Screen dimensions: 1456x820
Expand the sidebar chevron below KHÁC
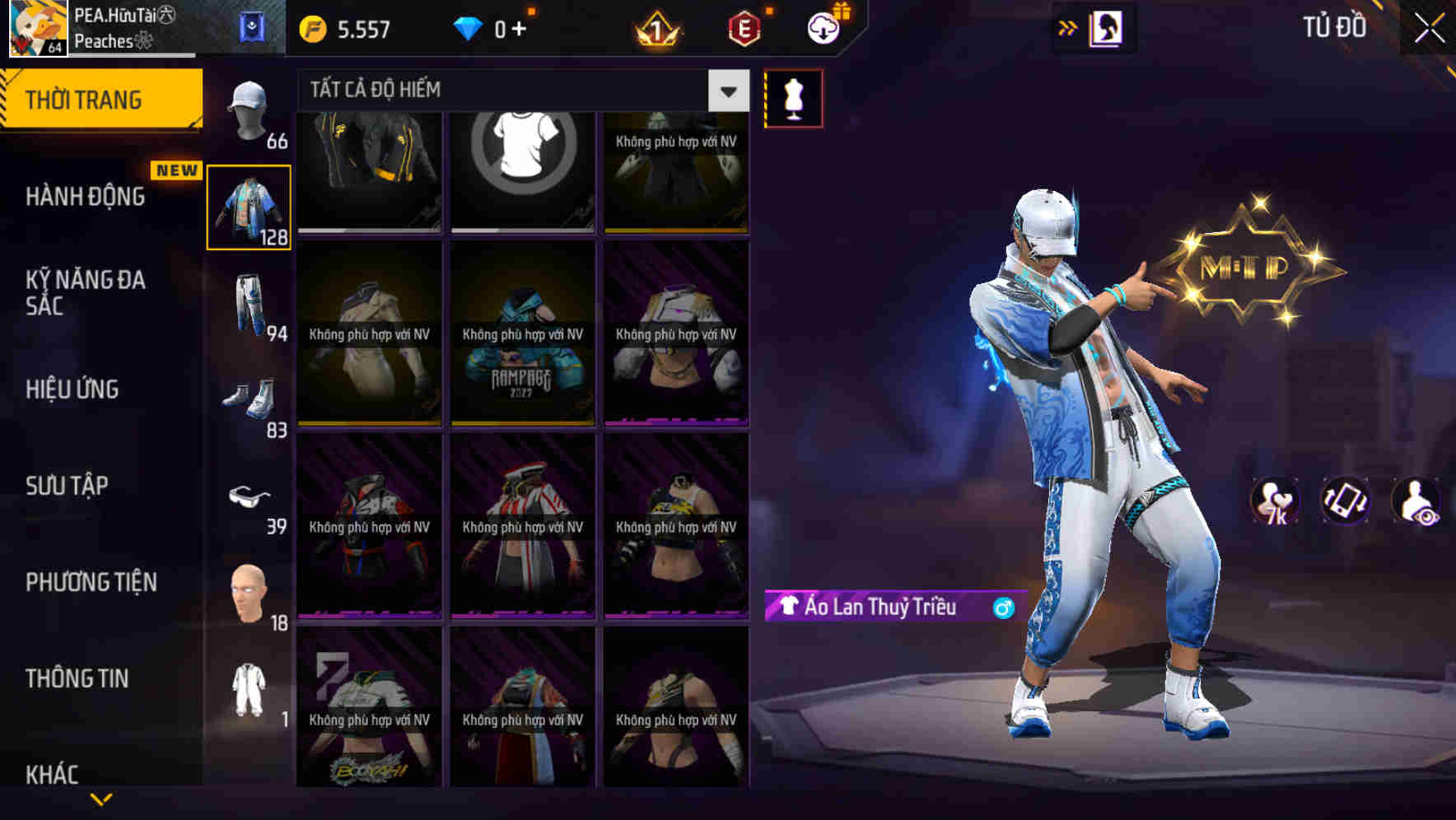pyautogui.click(x=100, y=797)
